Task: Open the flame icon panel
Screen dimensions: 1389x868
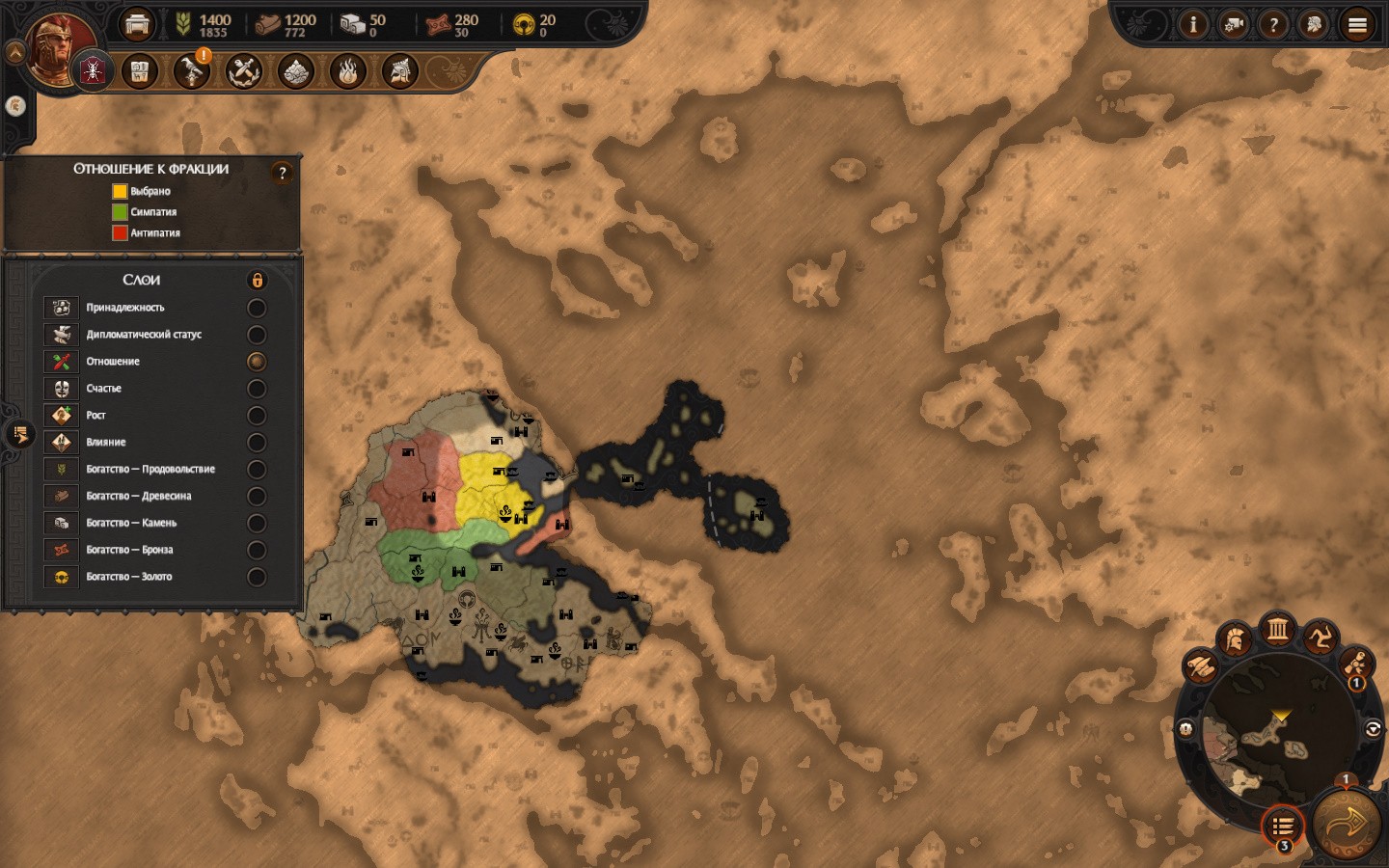Action: 348,70
